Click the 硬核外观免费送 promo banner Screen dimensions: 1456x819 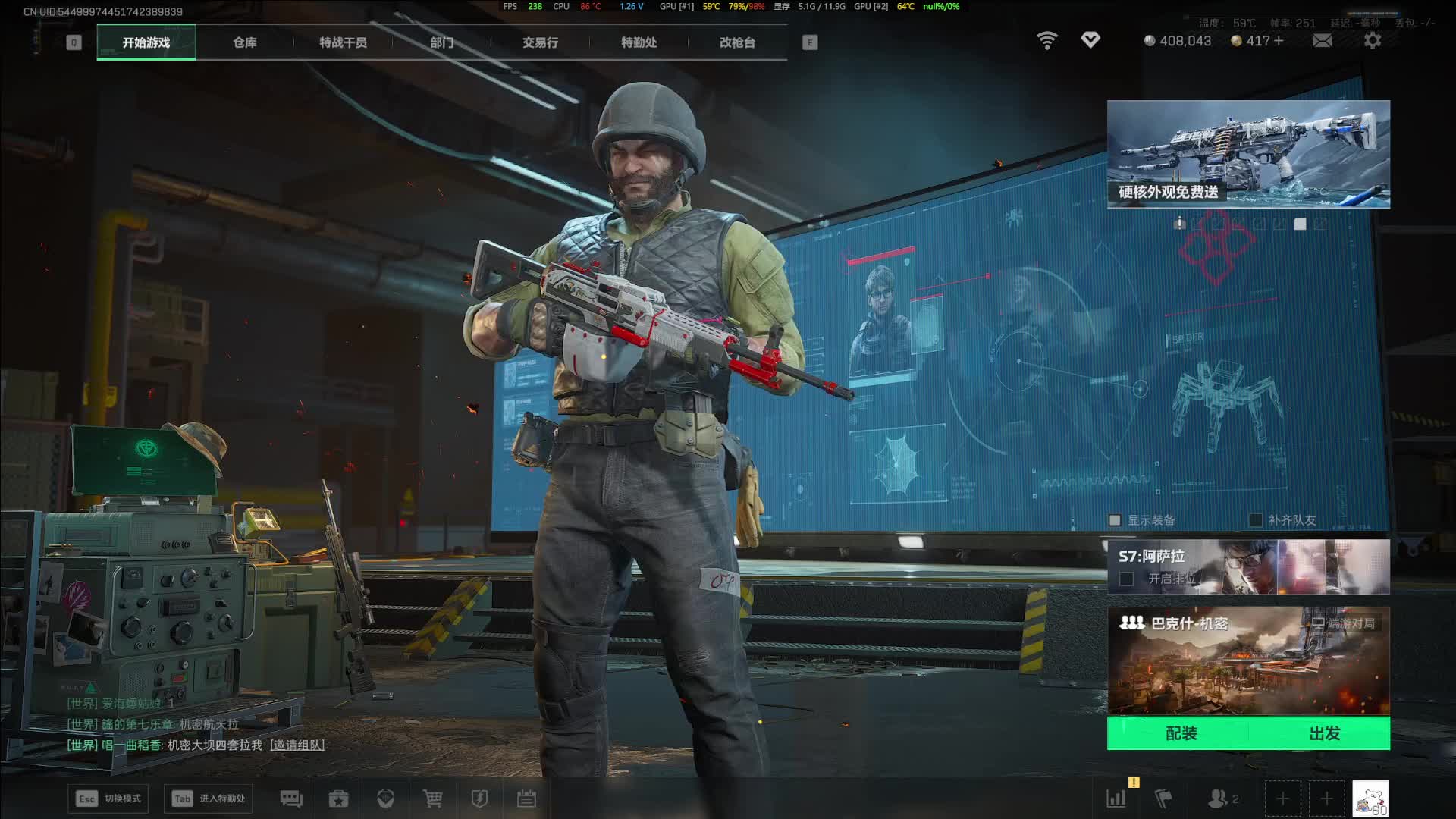[x=1248, y=154]
